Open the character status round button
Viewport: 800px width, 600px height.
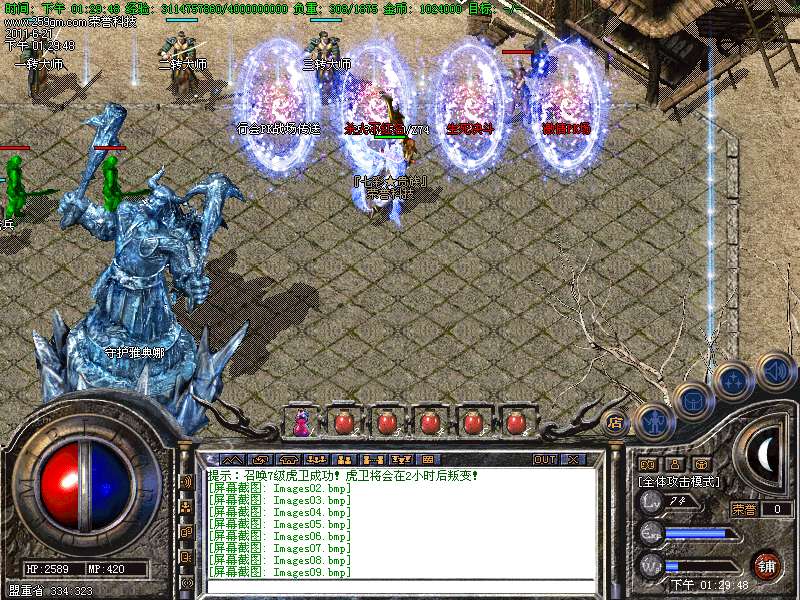click(653, 423)
